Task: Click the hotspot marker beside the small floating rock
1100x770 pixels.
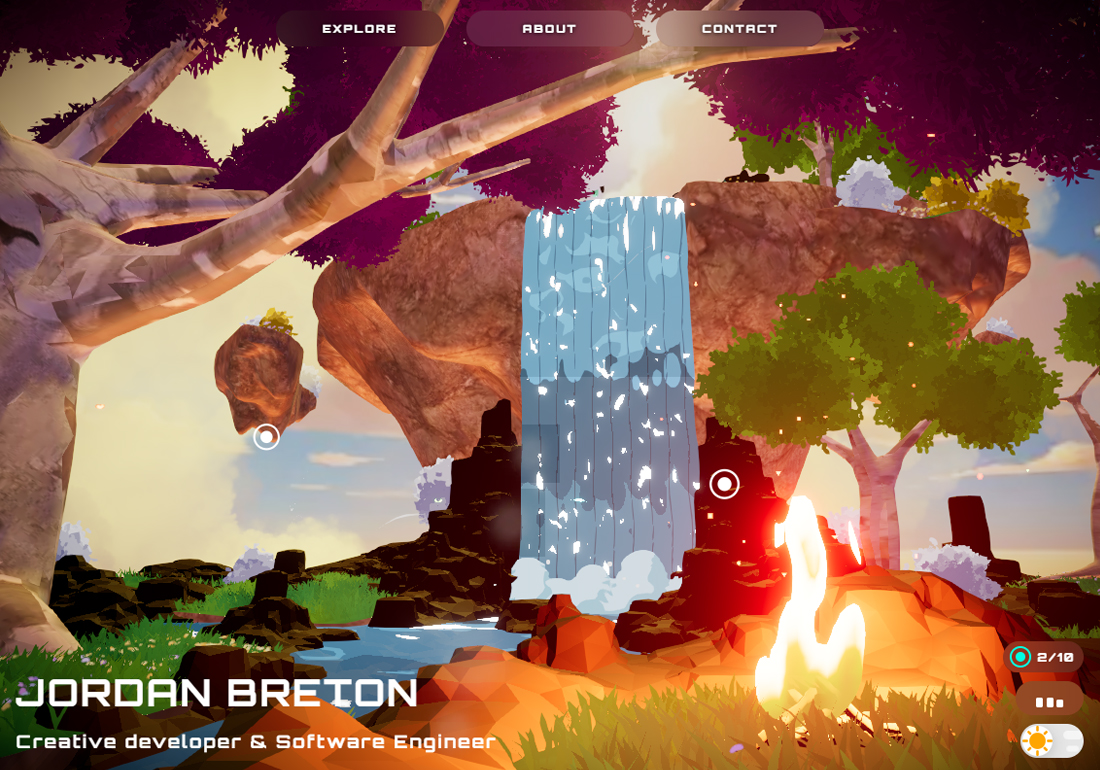Action: click(x=266, y=437)
